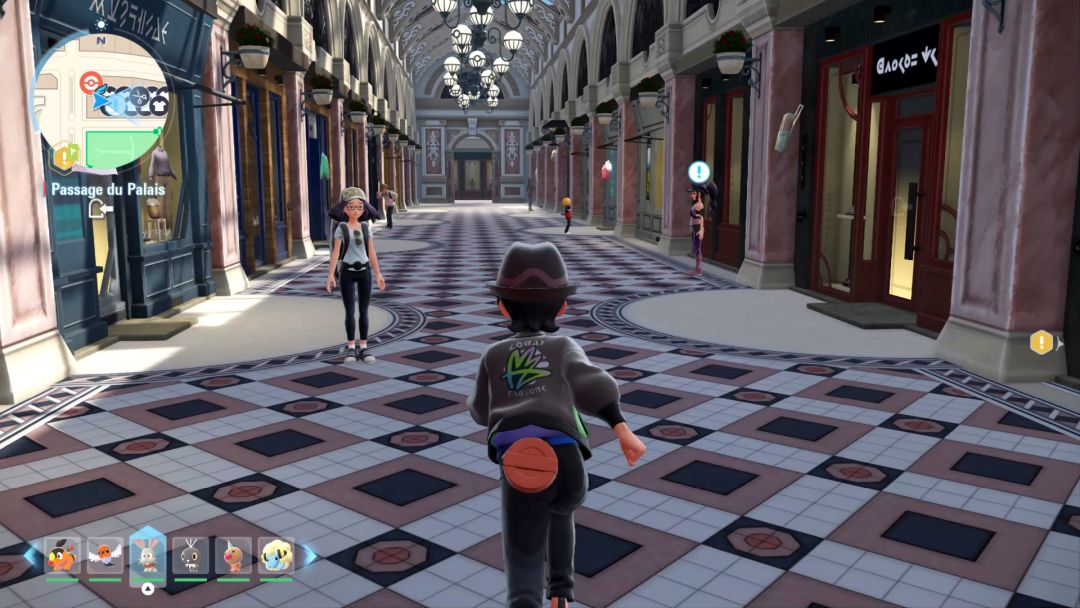Open the yellow hexagon quest icon
Viewport: 1080px width, 608px height.
tap(65, 156)
